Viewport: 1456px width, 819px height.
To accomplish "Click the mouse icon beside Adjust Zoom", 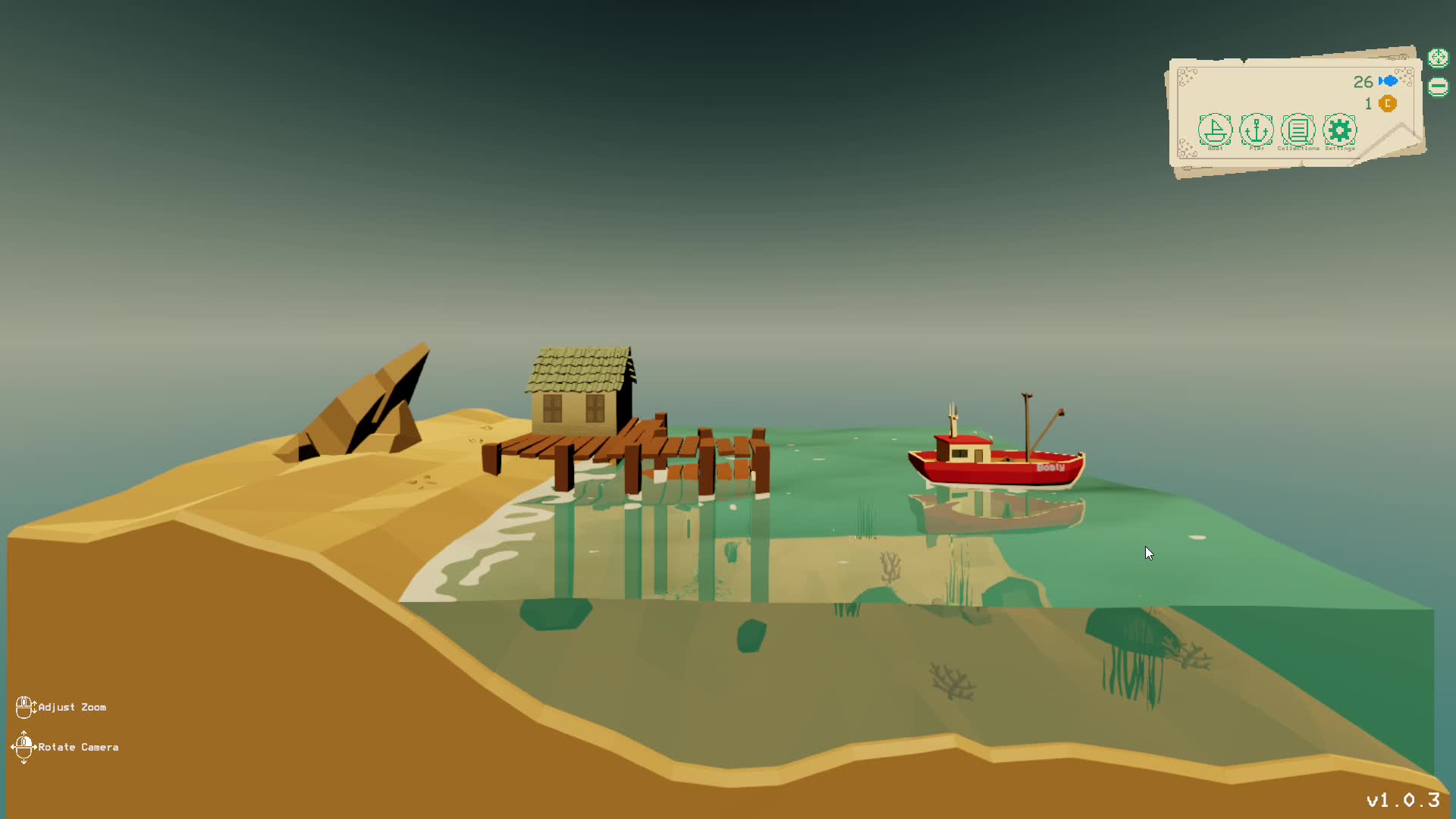I will pyautogui.click(x=26, y=706).
